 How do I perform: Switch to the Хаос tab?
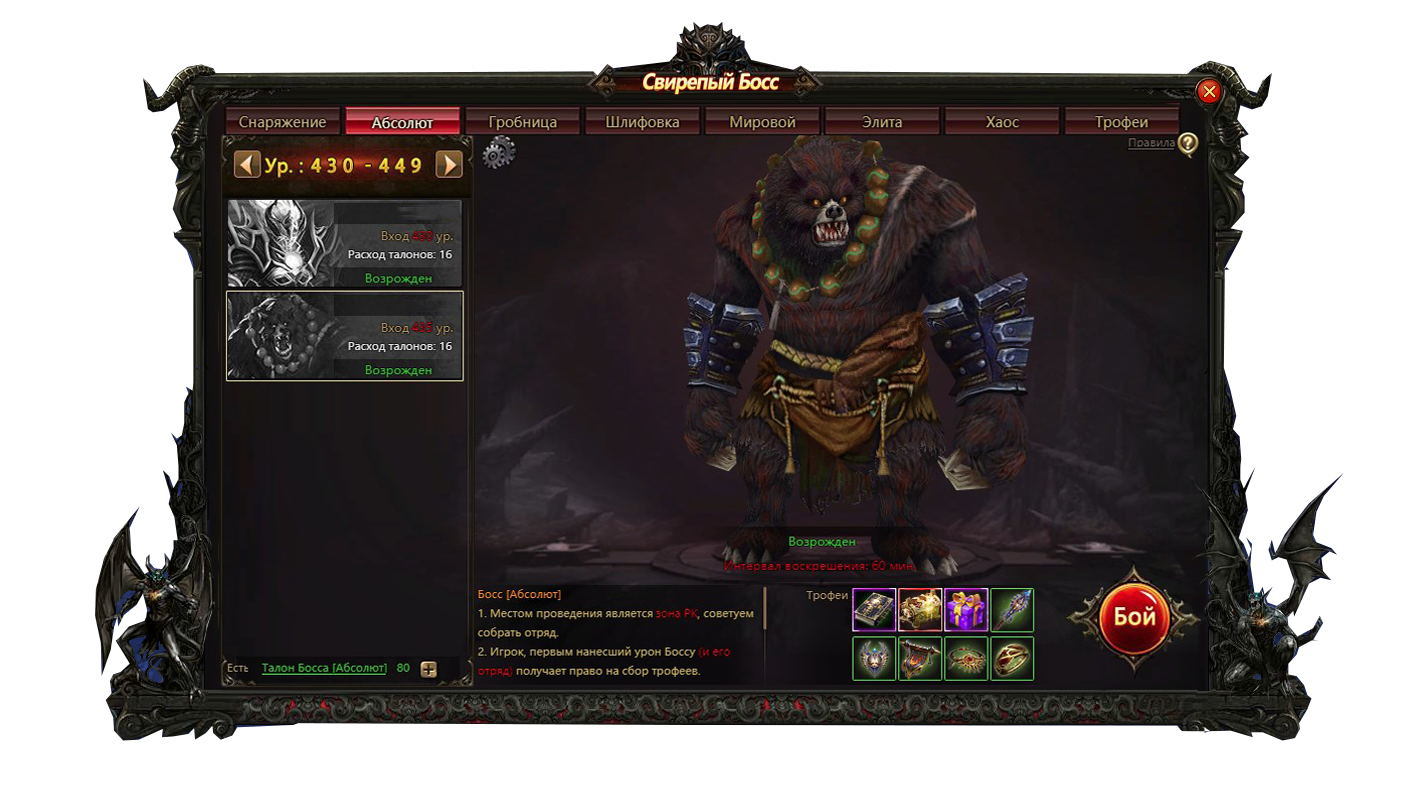click(x=1002, y=122)
